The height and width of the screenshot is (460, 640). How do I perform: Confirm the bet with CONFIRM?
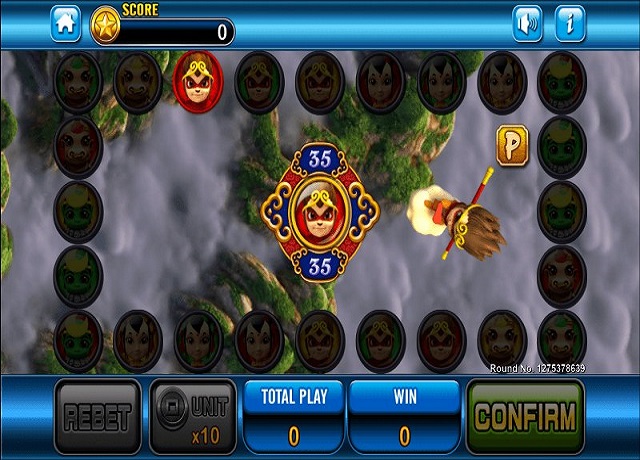click(x=524, y=415)
